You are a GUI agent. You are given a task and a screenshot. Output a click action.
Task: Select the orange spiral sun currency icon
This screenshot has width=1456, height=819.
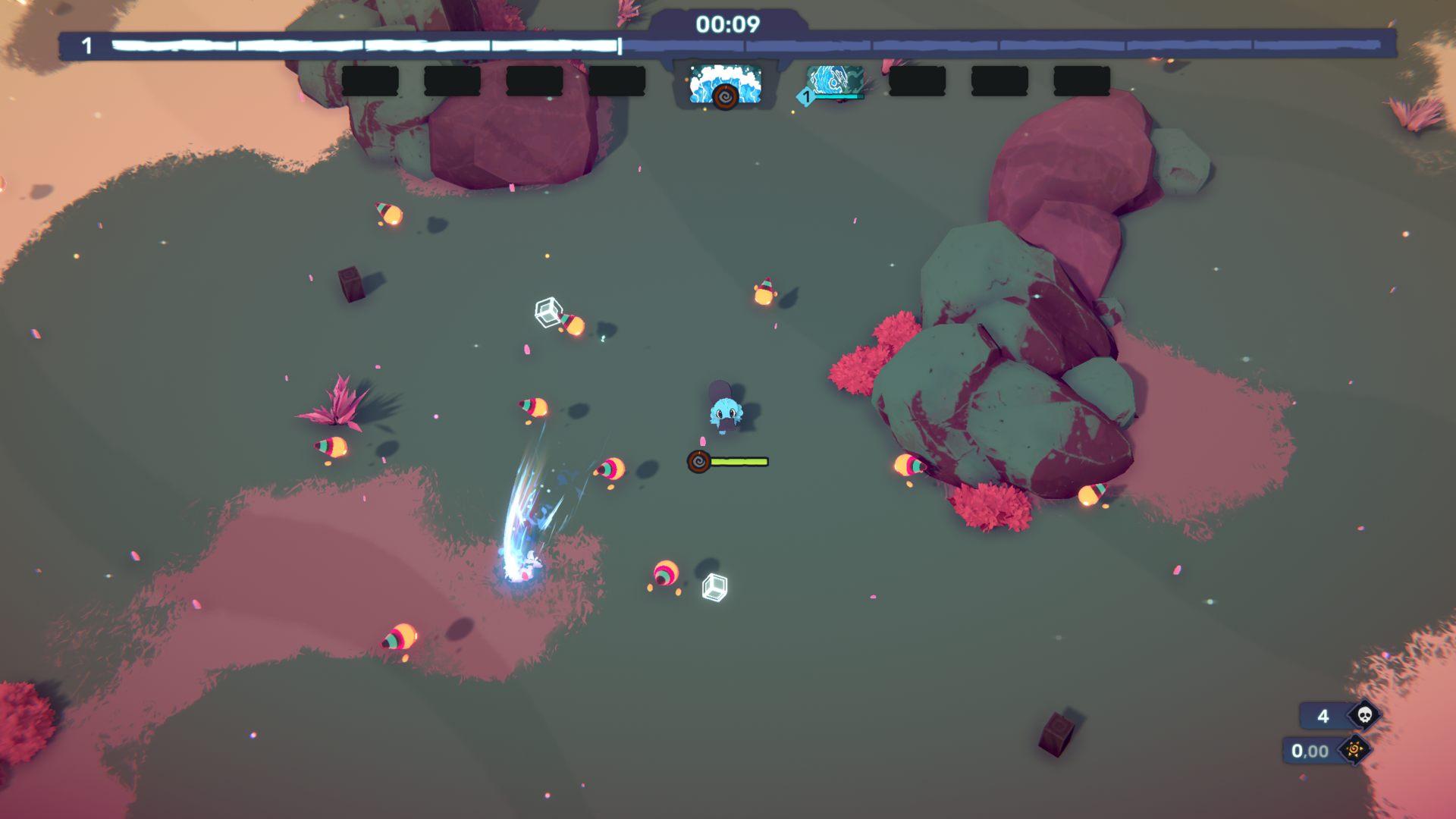pos(1354,750)
